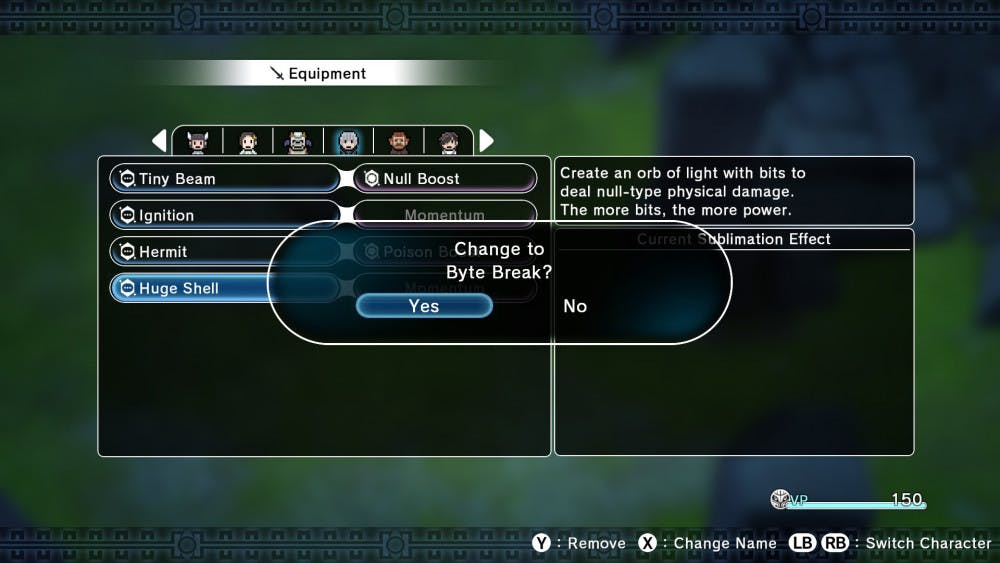The width and height of the screenshot is (1000, 563).
Task: Select the brown-haired girl with yellow hairclip tab
Action: 248,142
